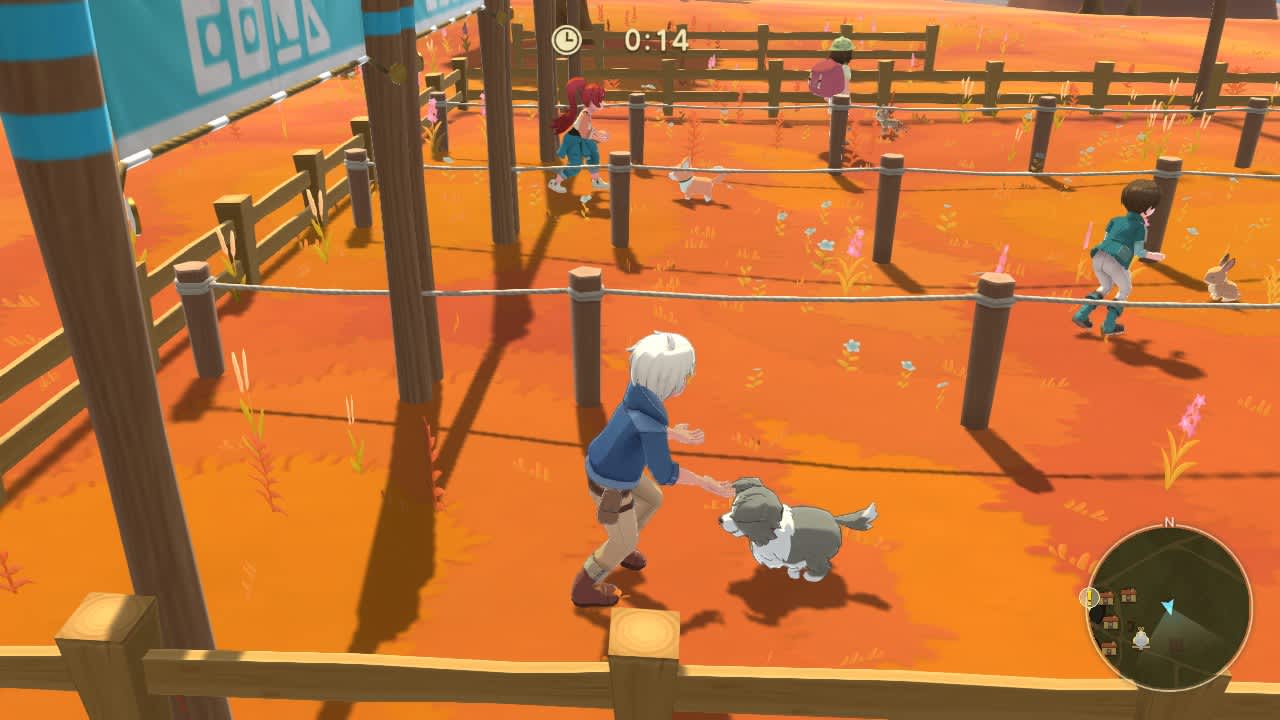Click the blue player arrow on the minimap
This screenshot has height=720, width=1280.
pos(1167,606)
